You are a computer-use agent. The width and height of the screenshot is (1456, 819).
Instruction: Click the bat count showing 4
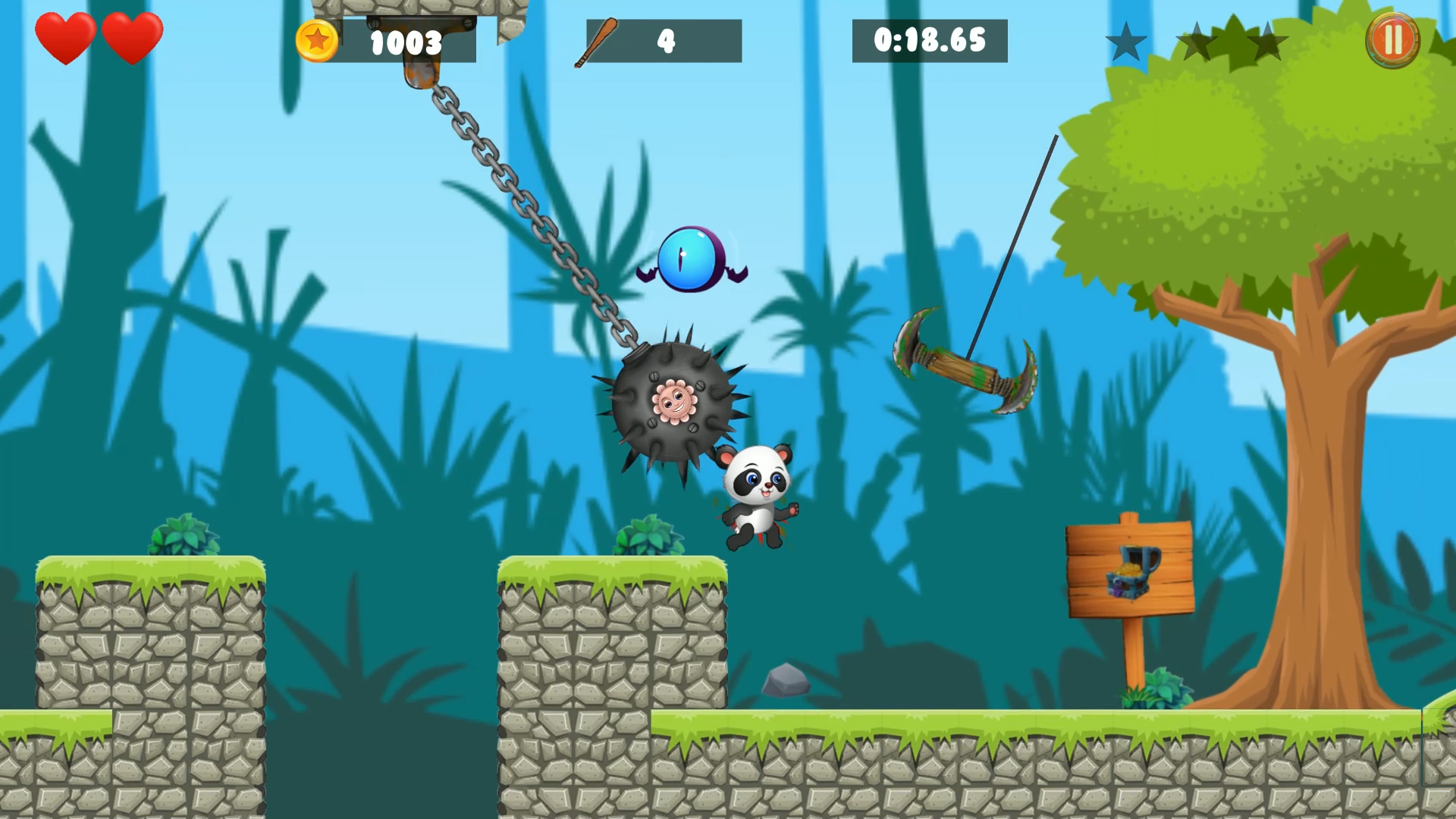[x=665, y=42]
